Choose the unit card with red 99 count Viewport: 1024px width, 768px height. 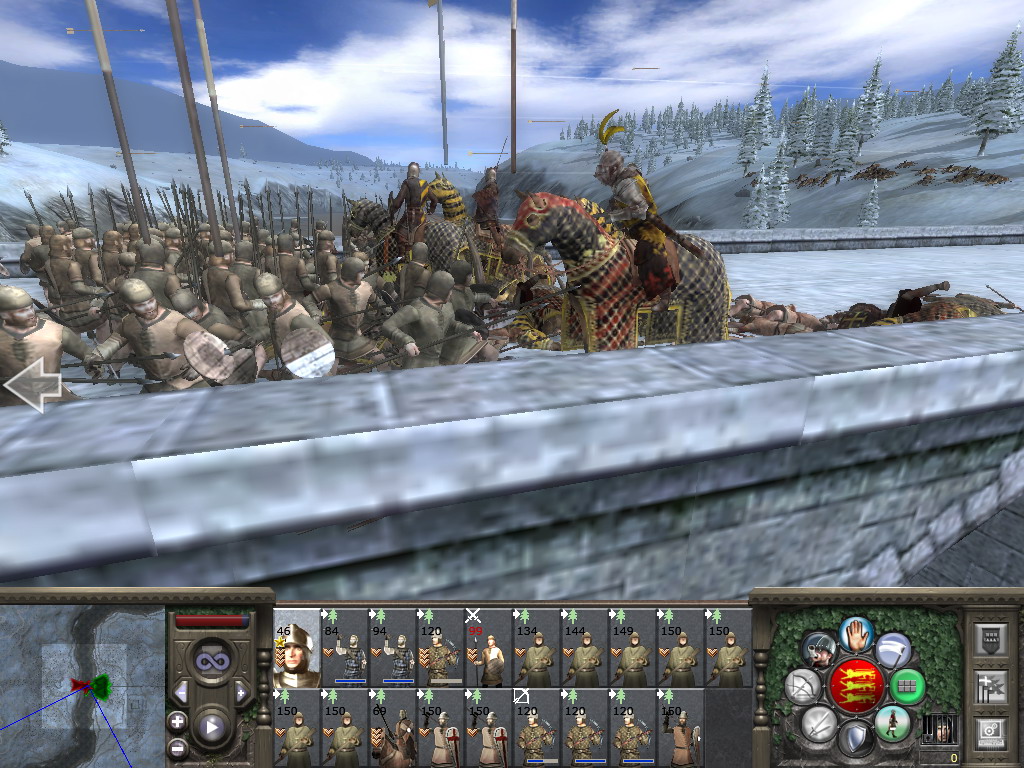pos(488,648)
